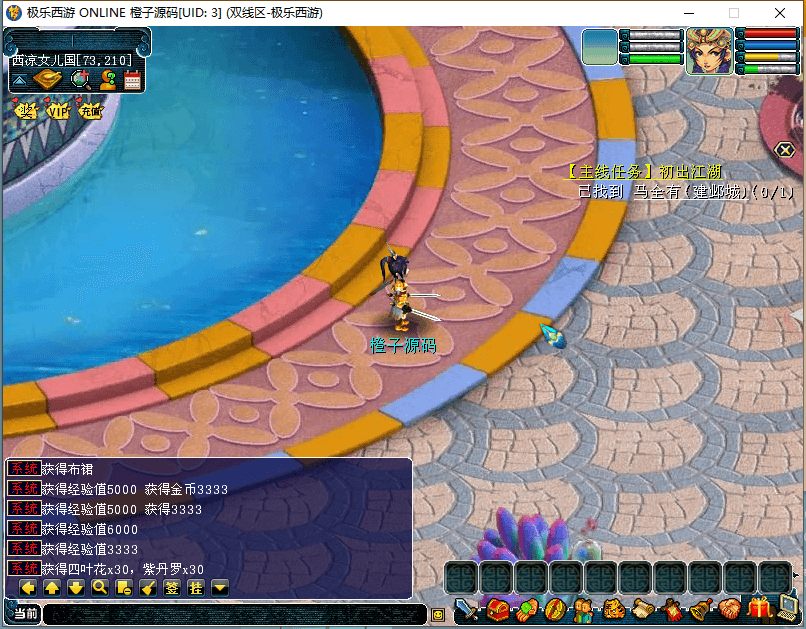
Task: Click the chat magnifier search button
Action: click(100, 588)
